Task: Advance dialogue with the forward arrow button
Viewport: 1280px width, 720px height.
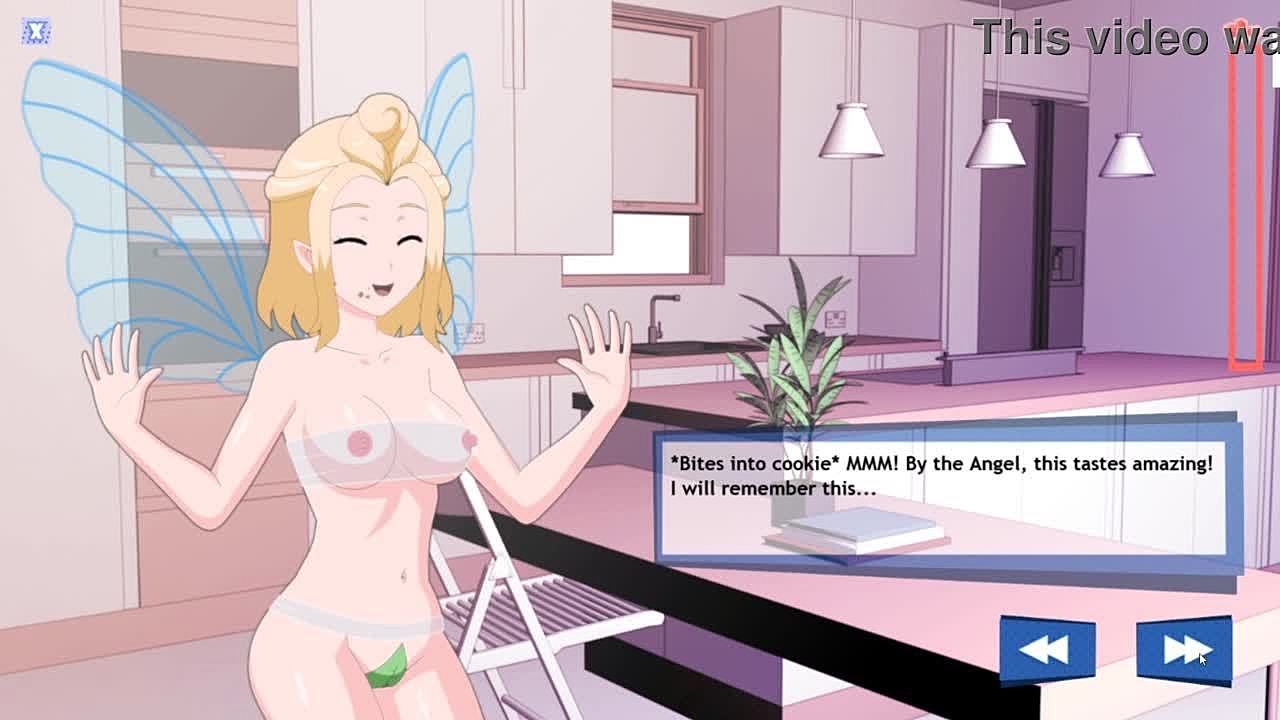Action: click(x=1183, y=651)
